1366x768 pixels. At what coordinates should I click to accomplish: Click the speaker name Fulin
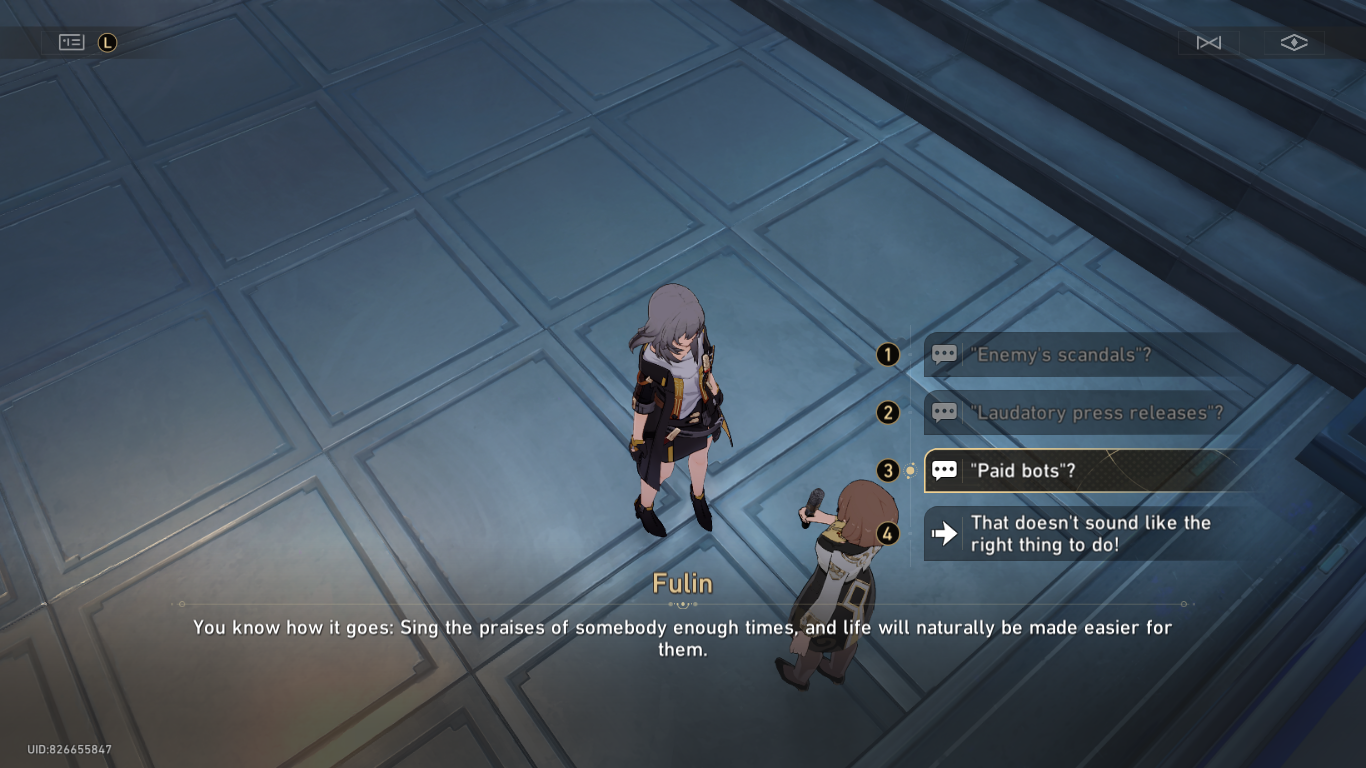(683, 584)
